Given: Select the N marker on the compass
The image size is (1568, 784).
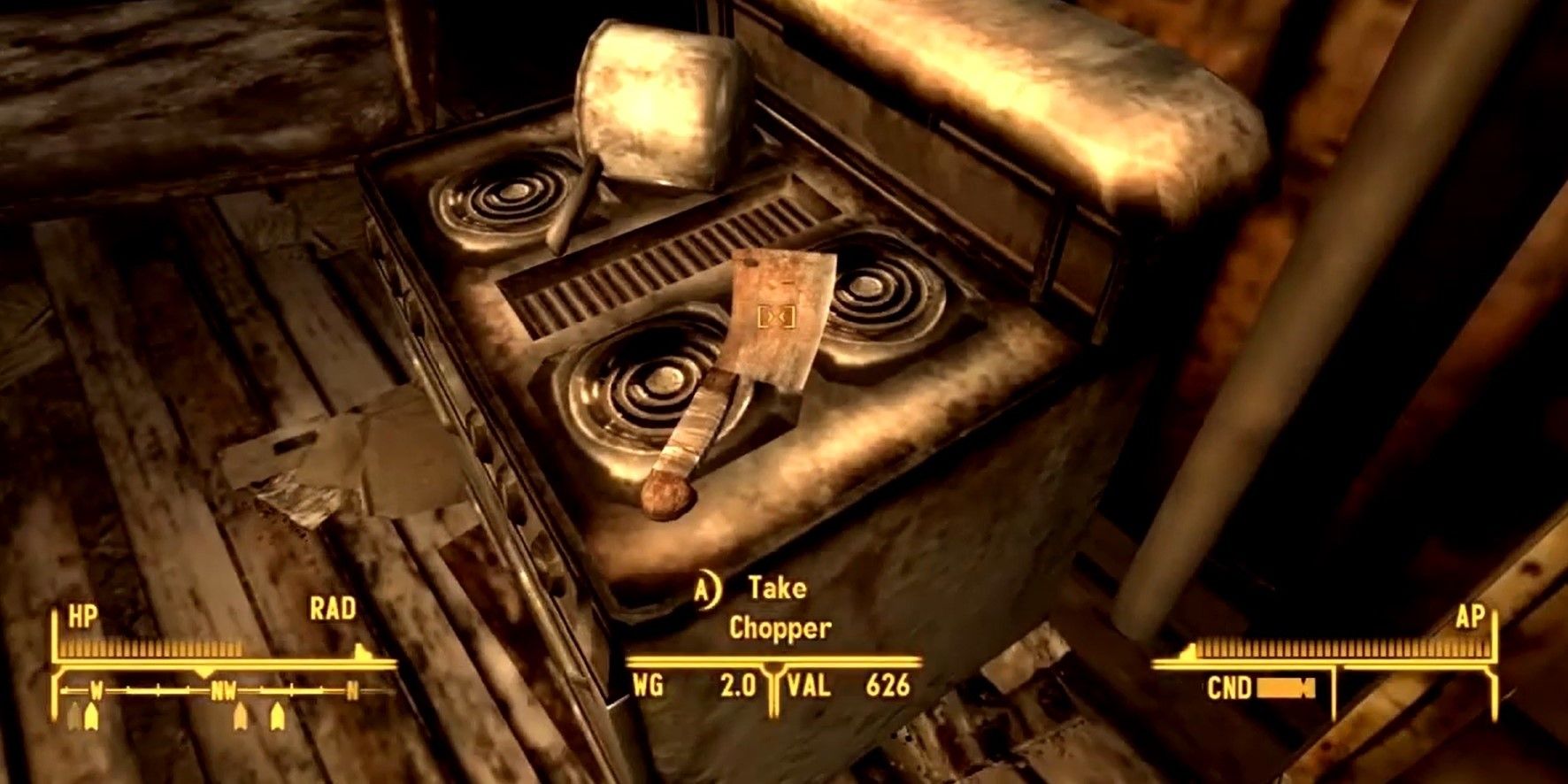Looking at the screenshot, I should [352, 690].
